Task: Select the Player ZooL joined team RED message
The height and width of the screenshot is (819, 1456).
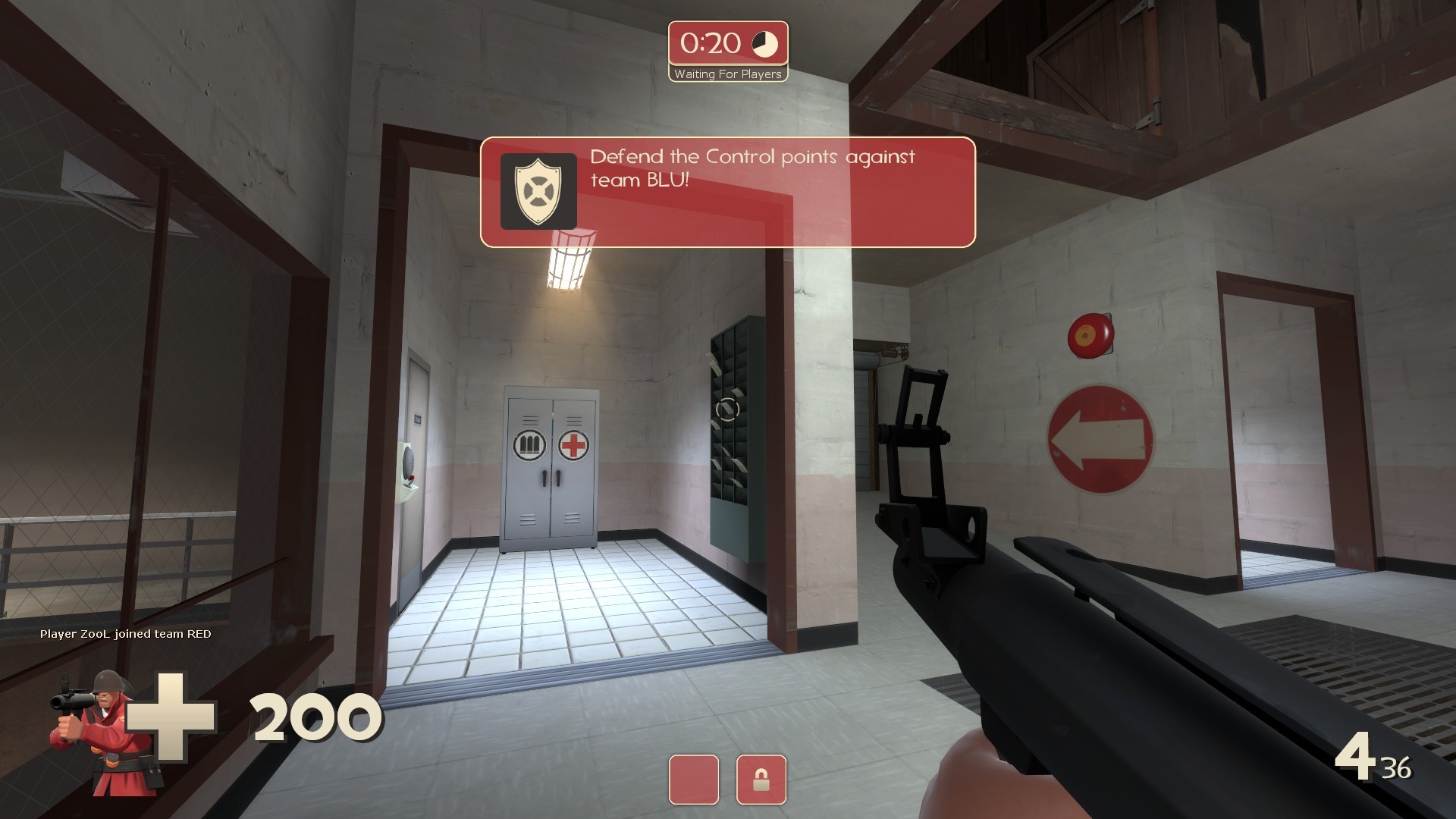Action: click(127, 634)
